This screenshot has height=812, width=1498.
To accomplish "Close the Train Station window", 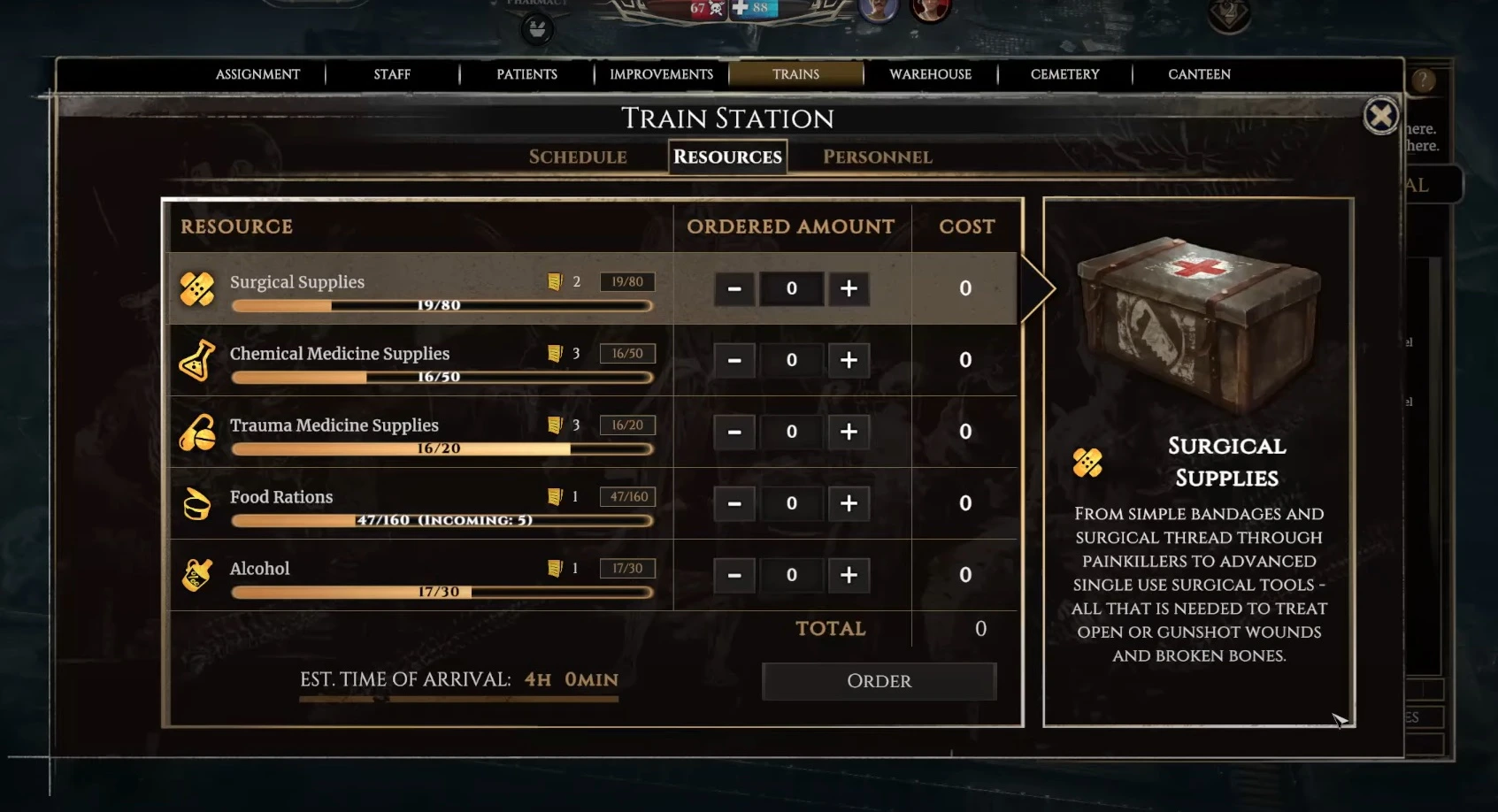I will (1380, 116).
